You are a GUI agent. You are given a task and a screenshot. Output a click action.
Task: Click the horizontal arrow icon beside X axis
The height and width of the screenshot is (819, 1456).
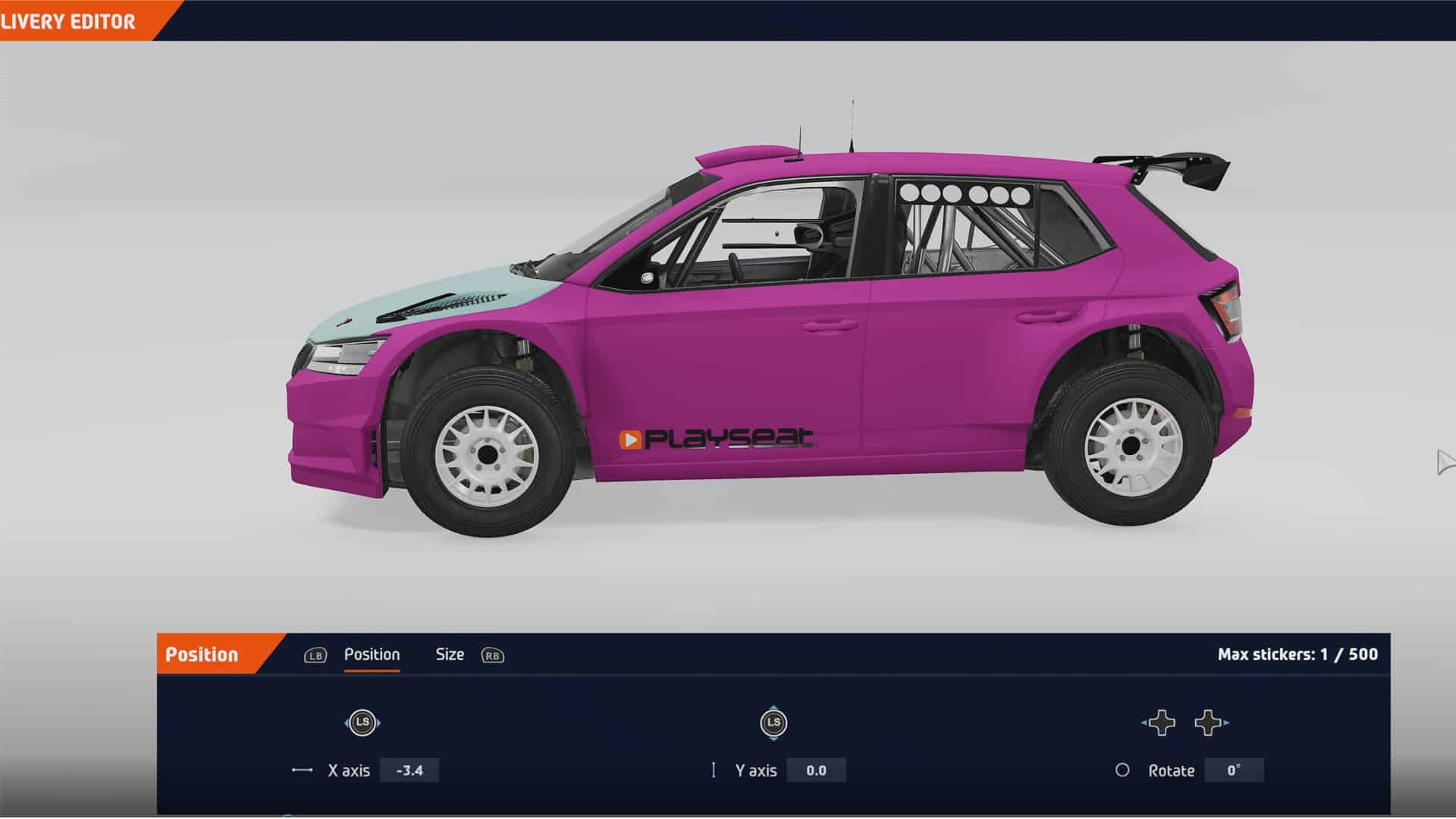[302, 770]
